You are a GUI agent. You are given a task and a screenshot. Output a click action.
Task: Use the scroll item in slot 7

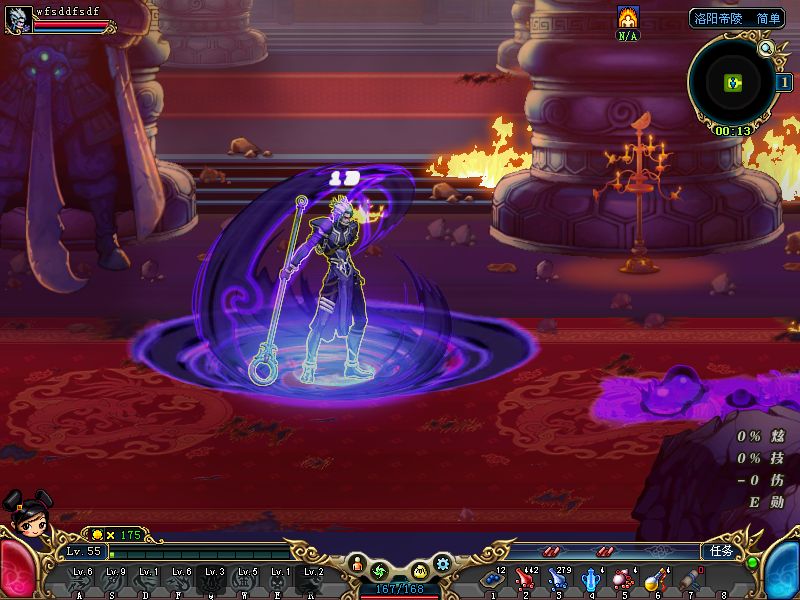(689, 579)
